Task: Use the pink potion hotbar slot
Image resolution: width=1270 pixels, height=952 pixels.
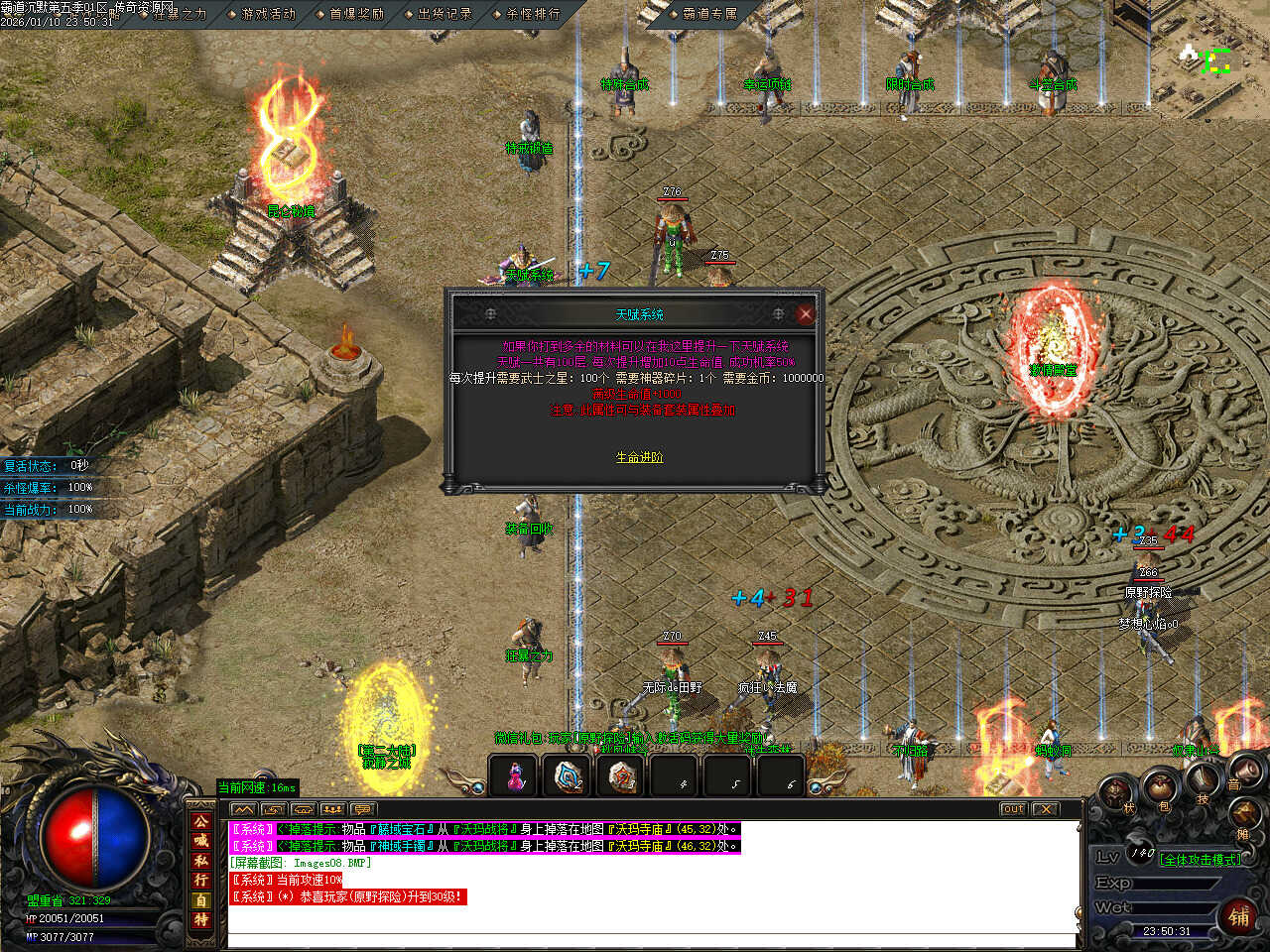Action: (x=514, y=776)
